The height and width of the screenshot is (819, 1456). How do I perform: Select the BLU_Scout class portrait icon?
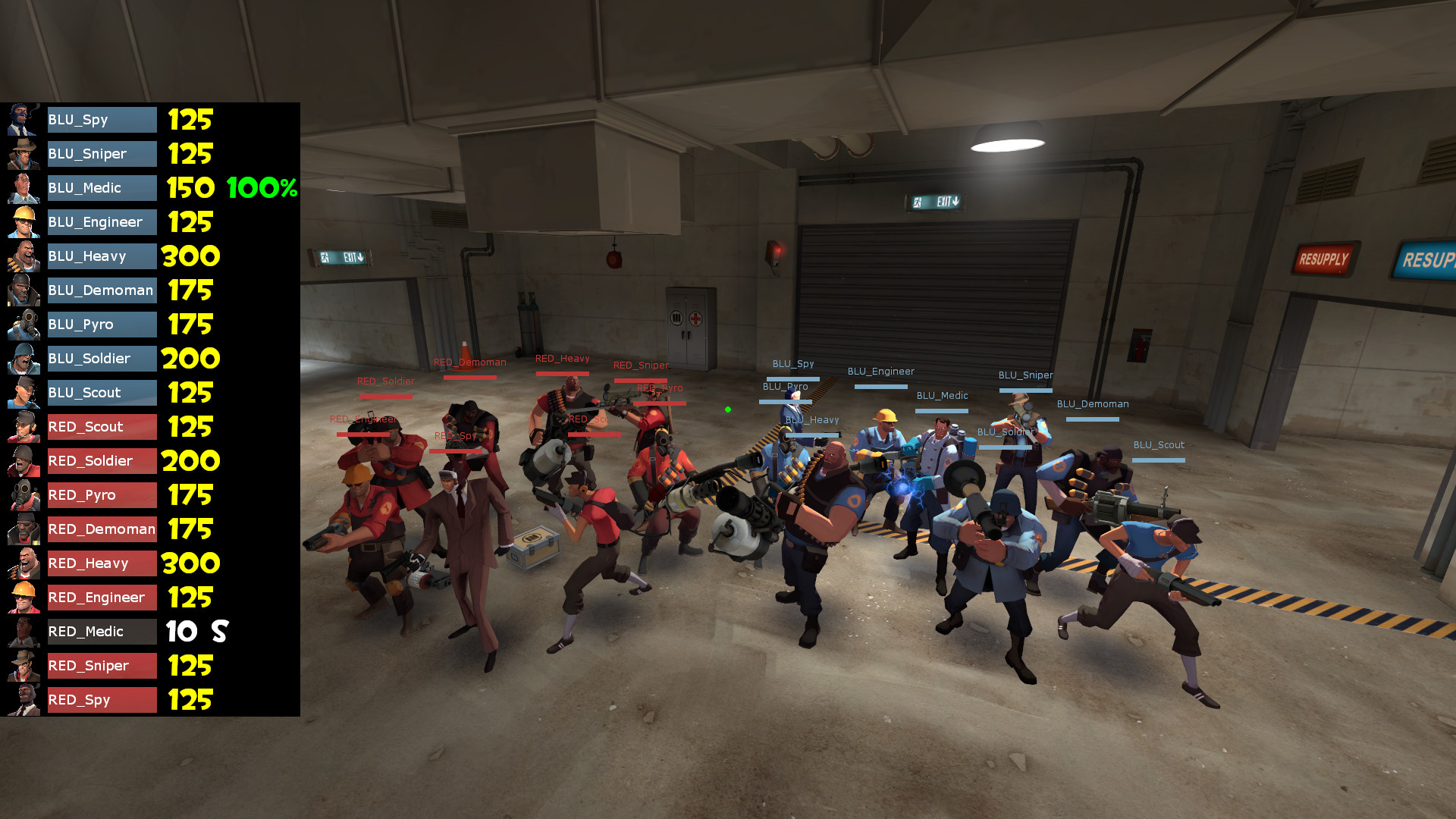click(23, 393)
